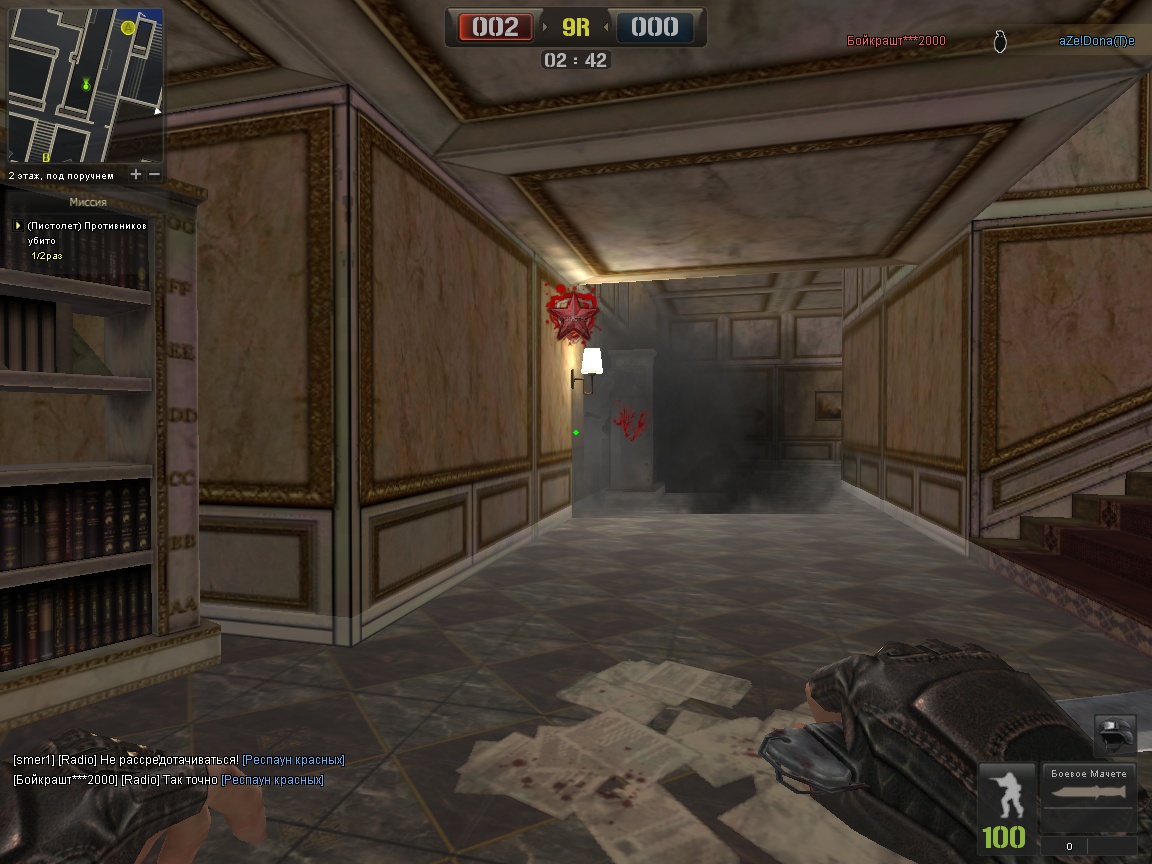
Task: Zoom out the minimap with minus button
Action: pos(154,175)
